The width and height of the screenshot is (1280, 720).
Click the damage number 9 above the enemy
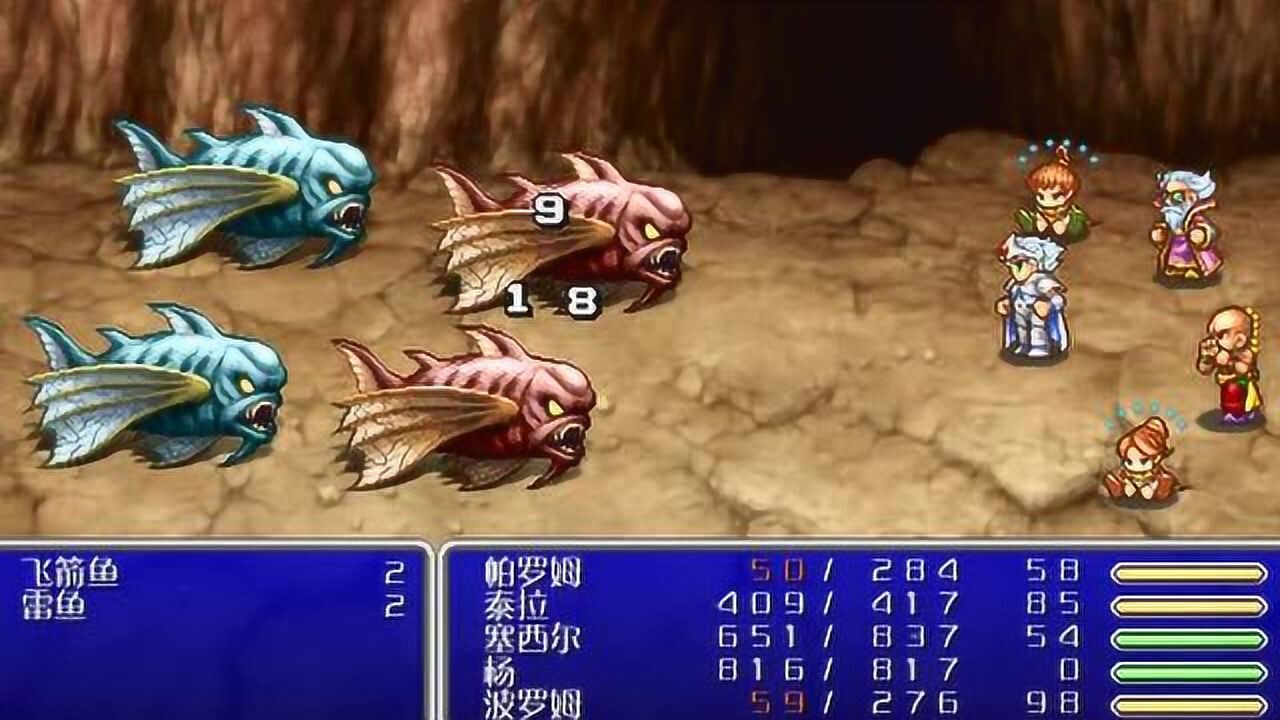548,210
